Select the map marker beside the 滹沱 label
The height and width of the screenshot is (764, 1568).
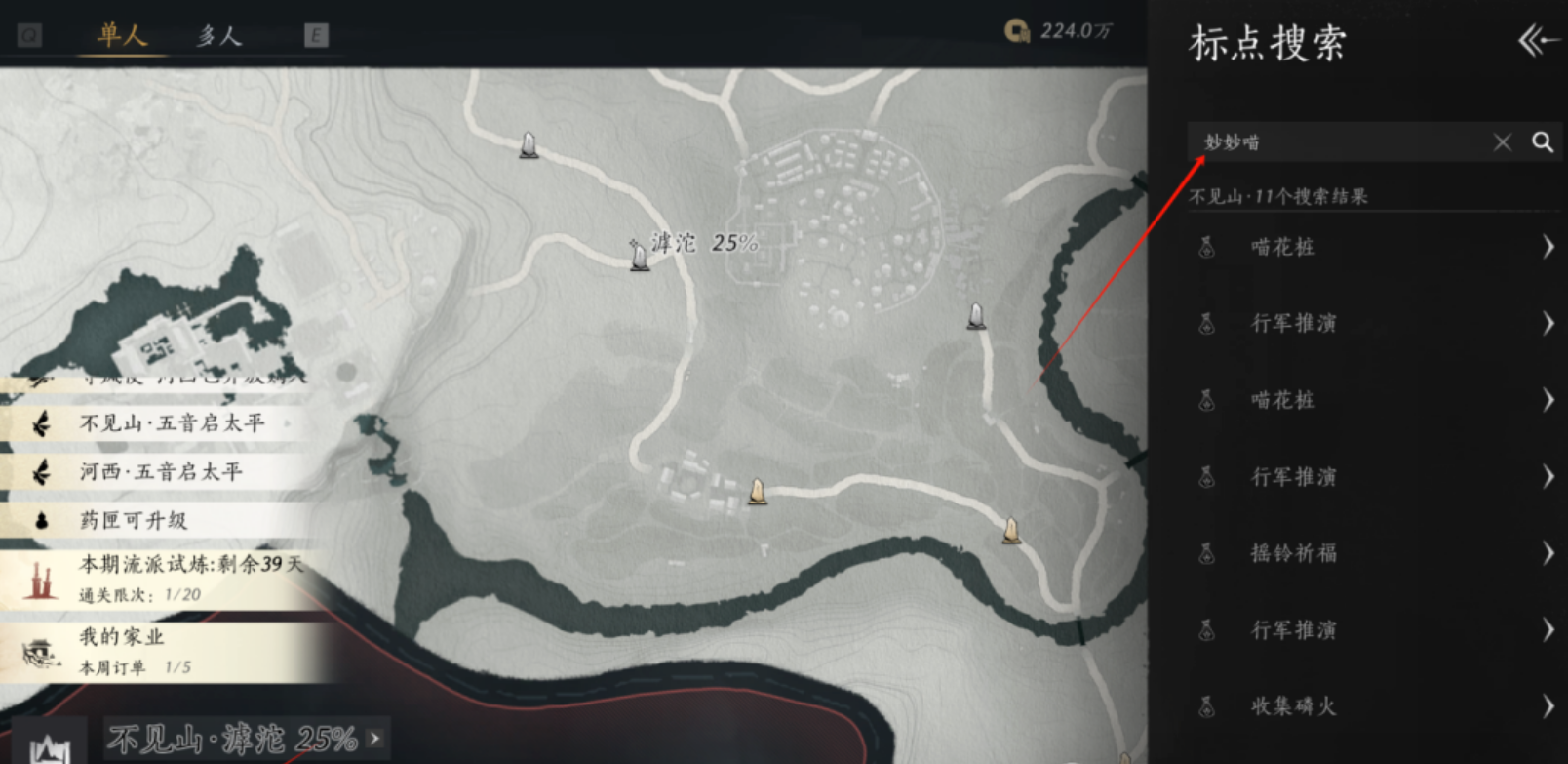[640, 257]
